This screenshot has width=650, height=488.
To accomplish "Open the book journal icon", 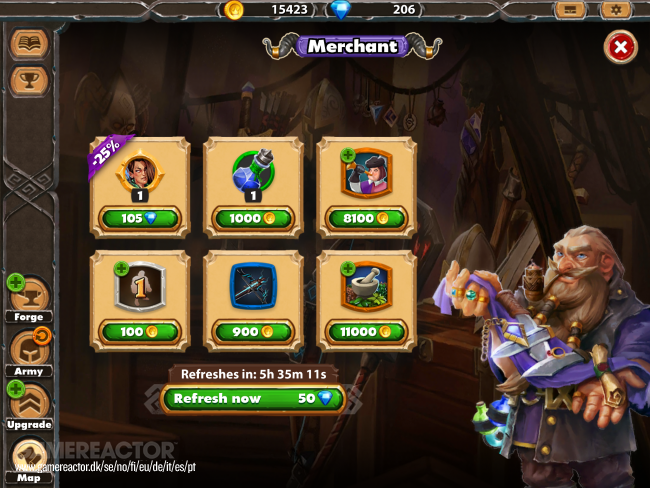I will tap(28, 44).
